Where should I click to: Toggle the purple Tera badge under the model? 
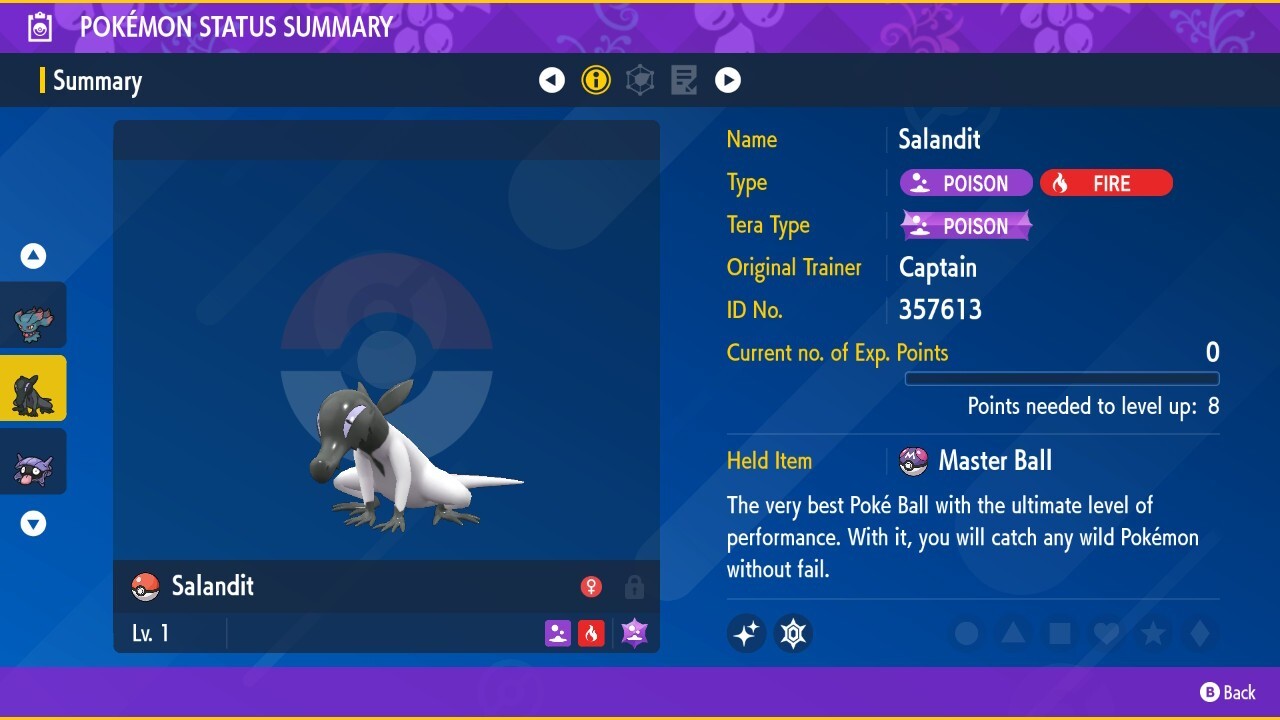tap(634, 631)
